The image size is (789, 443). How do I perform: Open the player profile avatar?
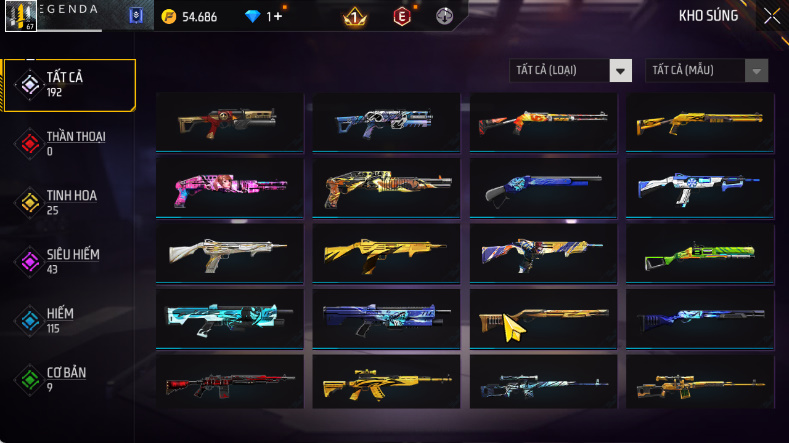(22, 14)
